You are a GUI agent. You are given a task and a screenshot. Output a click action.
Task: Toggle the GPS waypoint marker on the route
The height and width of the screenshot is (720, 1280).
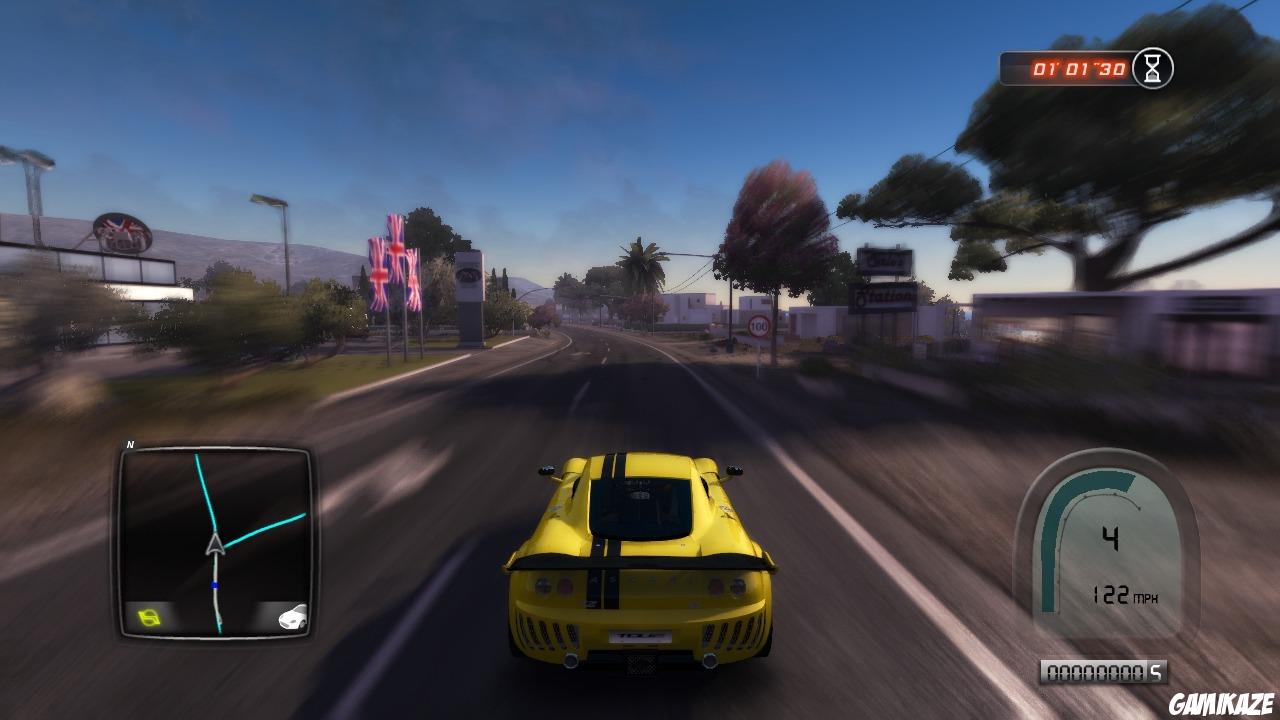pyautogui.click(x=213, y=585)
